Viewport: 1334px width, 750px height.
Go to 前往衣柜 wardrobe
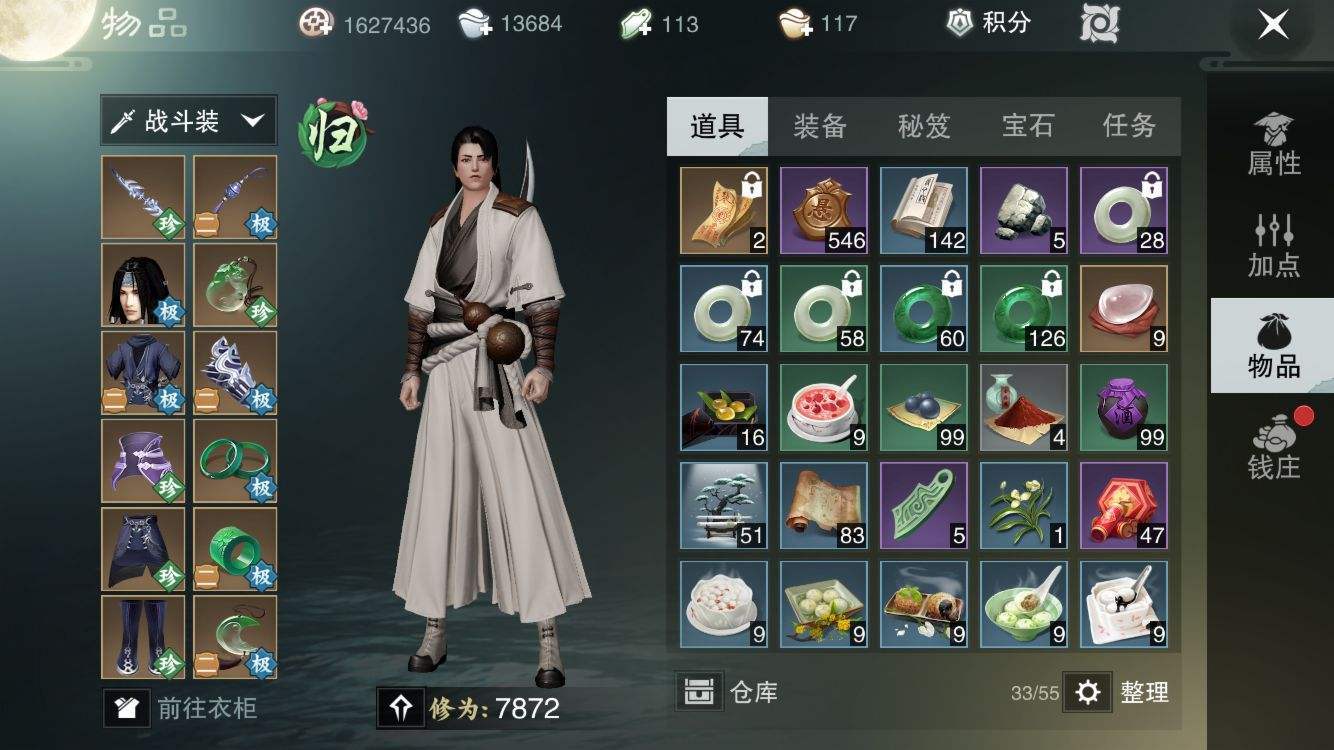coord(183,708)
